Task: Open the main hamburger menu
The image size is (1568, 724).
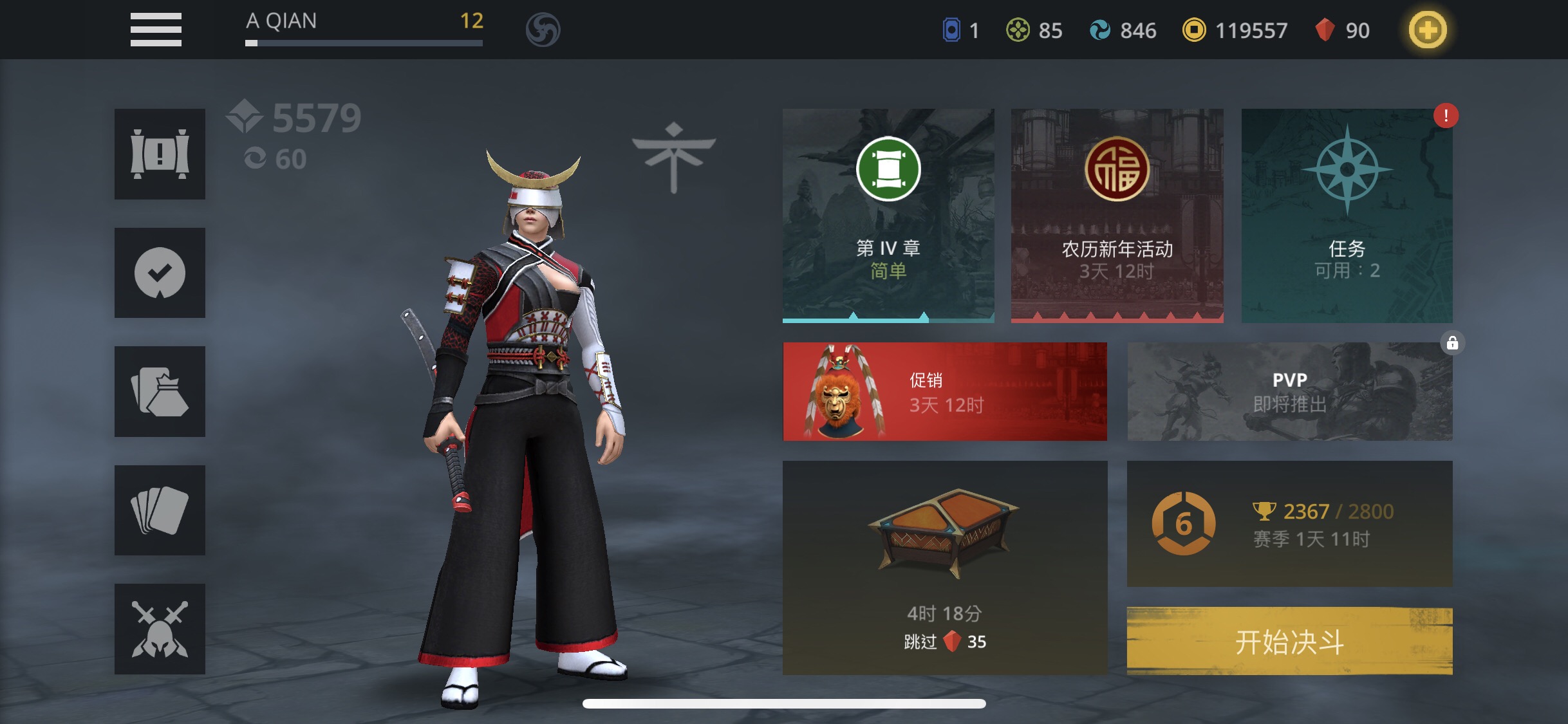Action: [154, 29]
